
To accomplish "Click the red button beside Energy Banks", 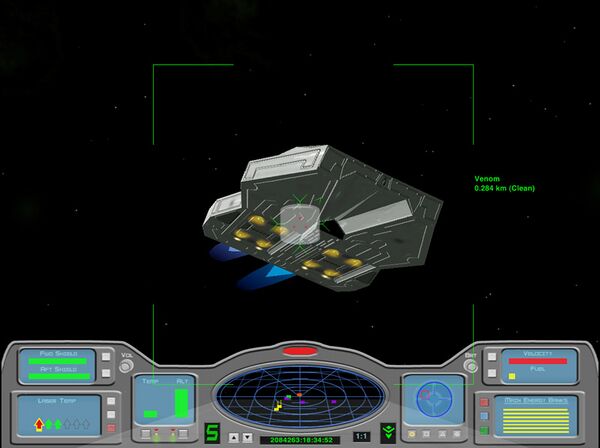I will (484, 401).
